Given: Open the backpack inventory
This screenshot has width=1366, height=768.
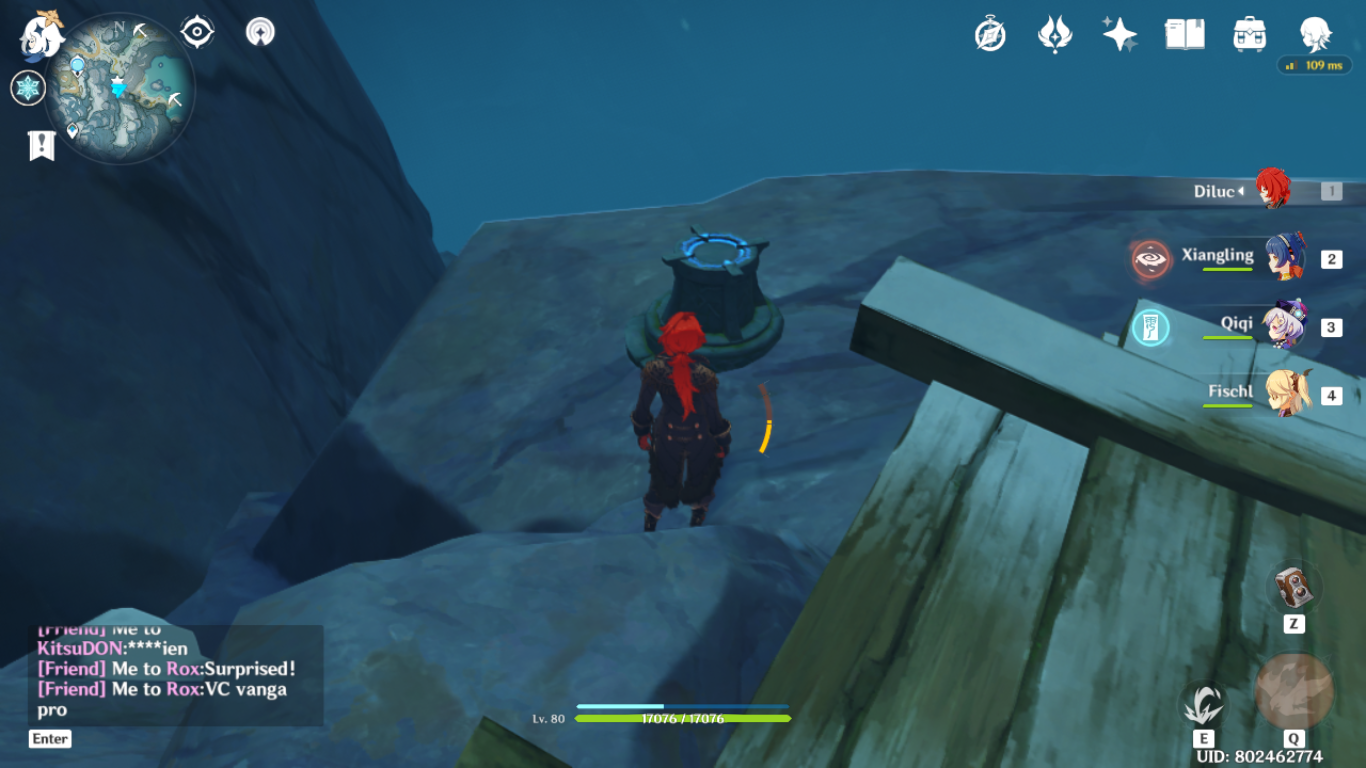Looking at the screenshot, I should point(1249,35).
